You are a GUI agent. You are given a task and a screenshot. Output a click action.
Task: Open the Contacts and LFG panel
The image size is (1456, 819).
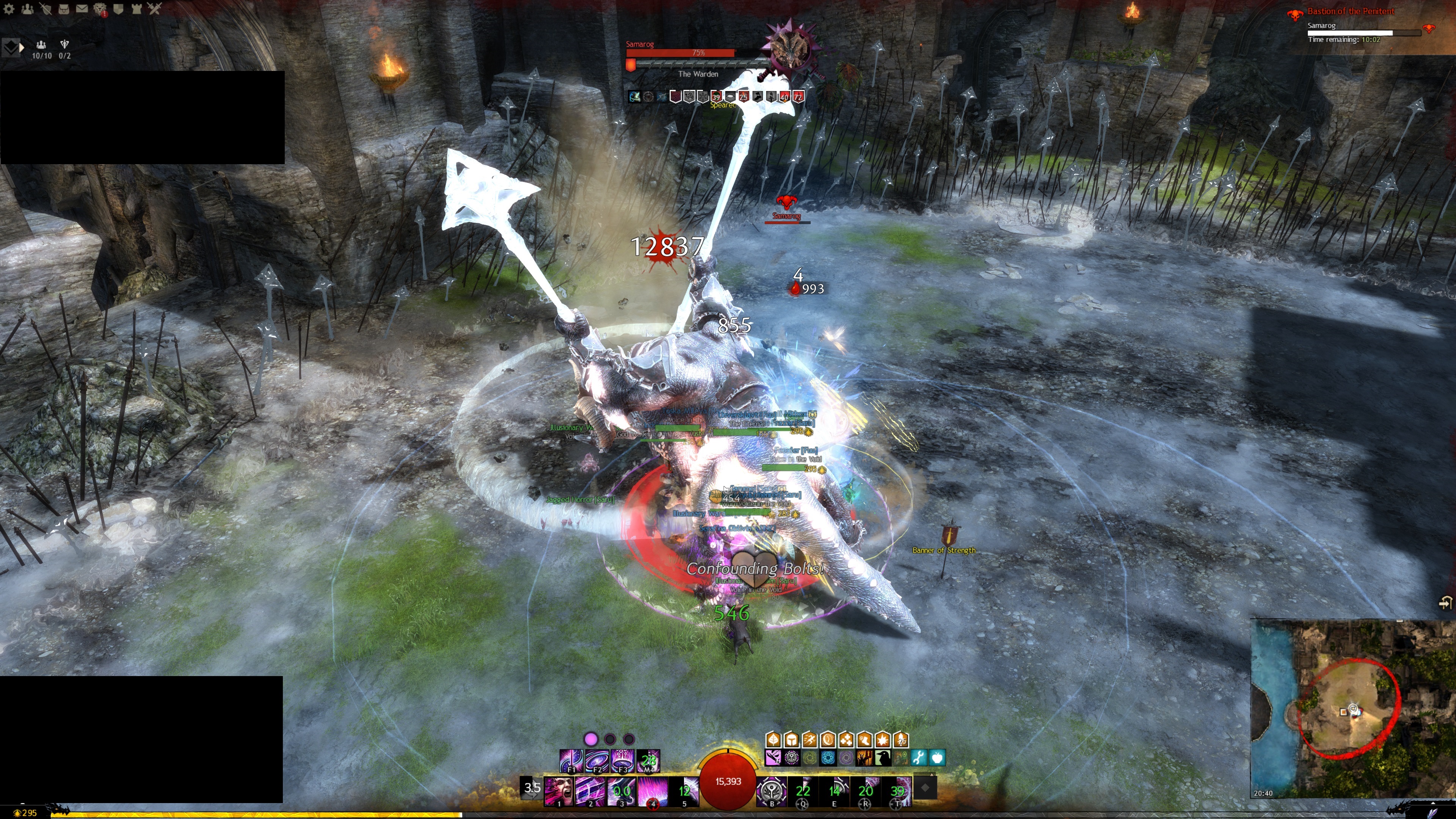point(27,8)
